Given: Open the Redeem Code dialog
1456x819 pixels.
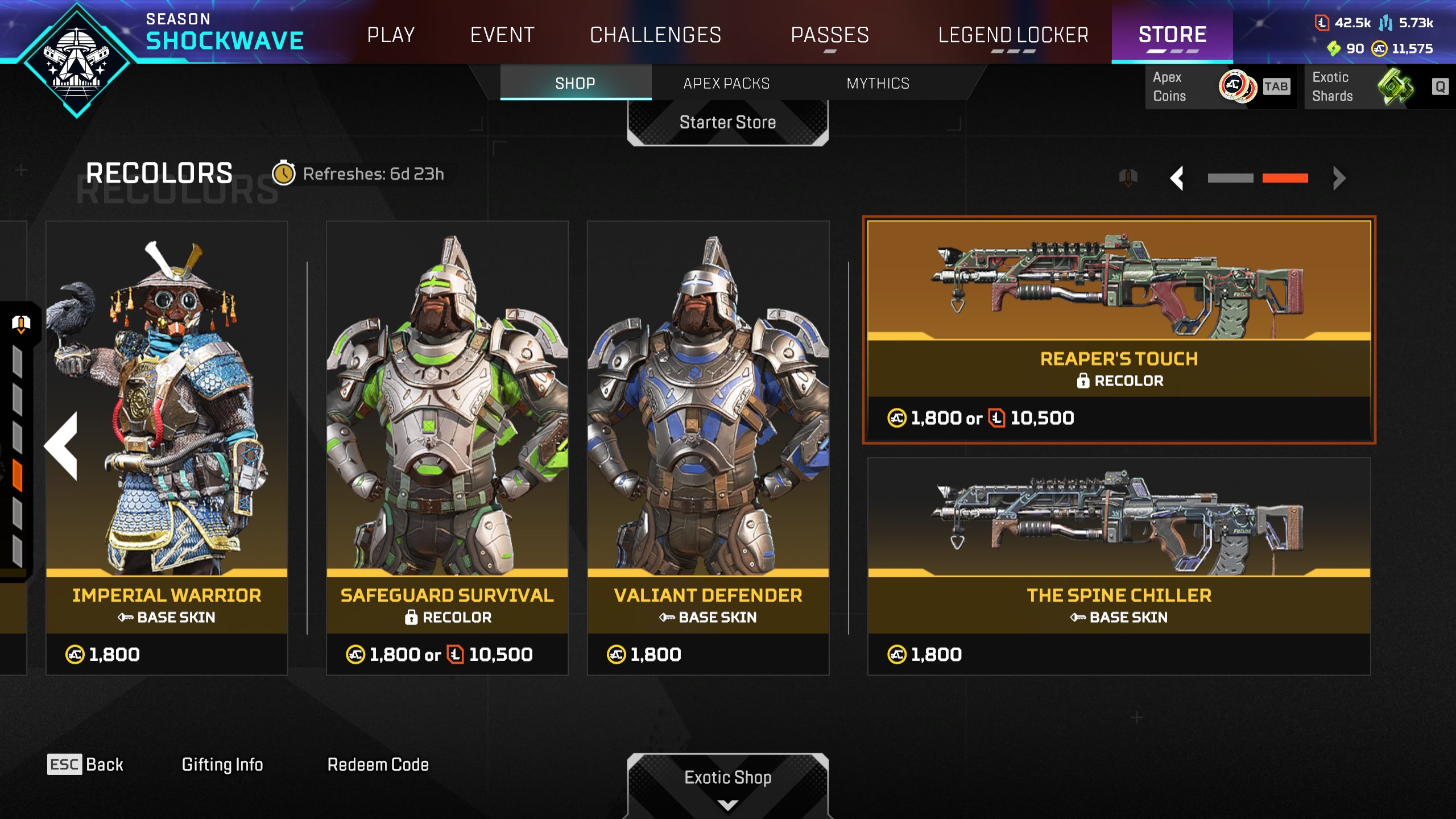Looking at the screenshot, I should click(378, 764).
